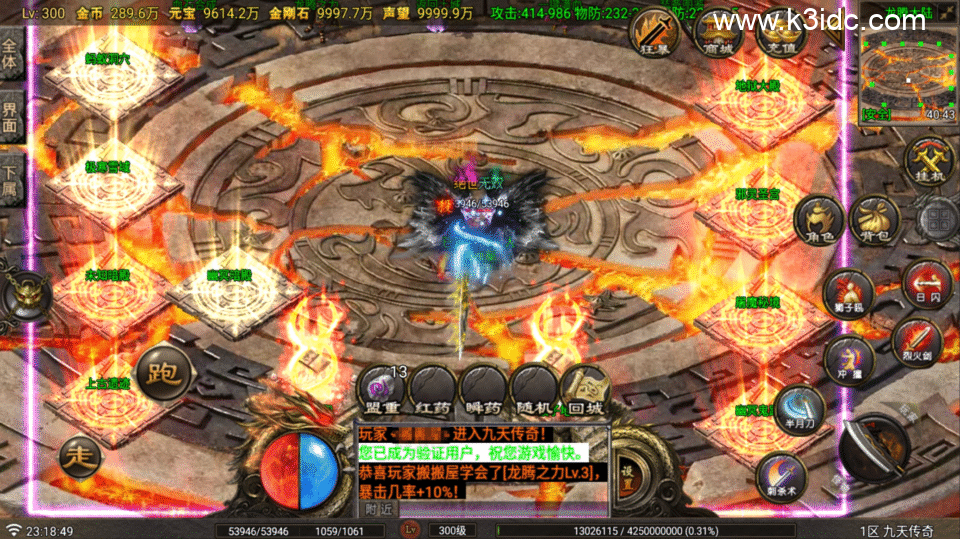Use the 回城 return scroll

(585, 390)
